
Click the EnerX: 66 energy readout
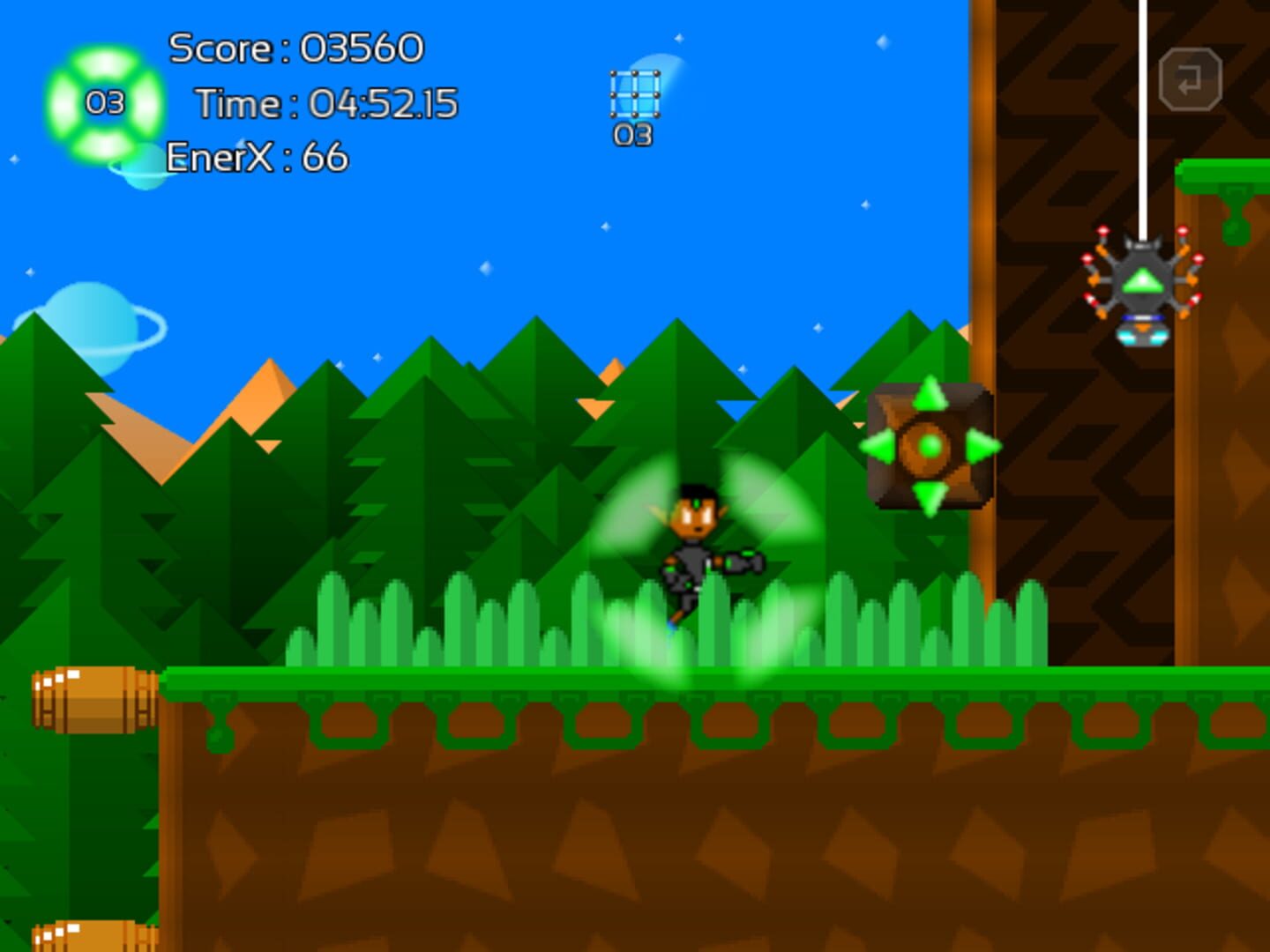point(256,157)
